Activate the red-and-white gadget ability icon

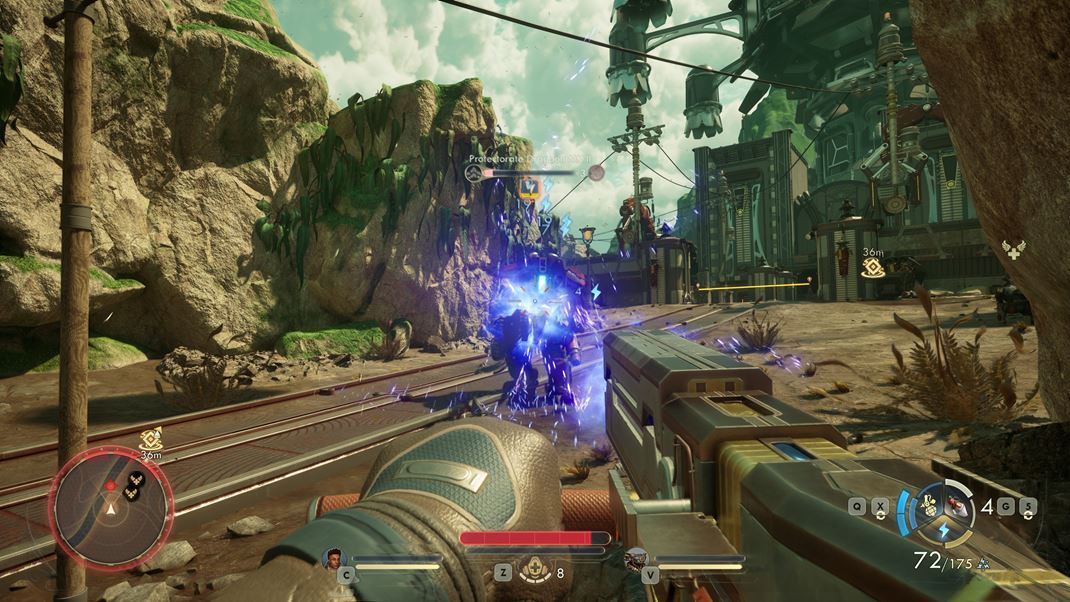click(959, 504)
